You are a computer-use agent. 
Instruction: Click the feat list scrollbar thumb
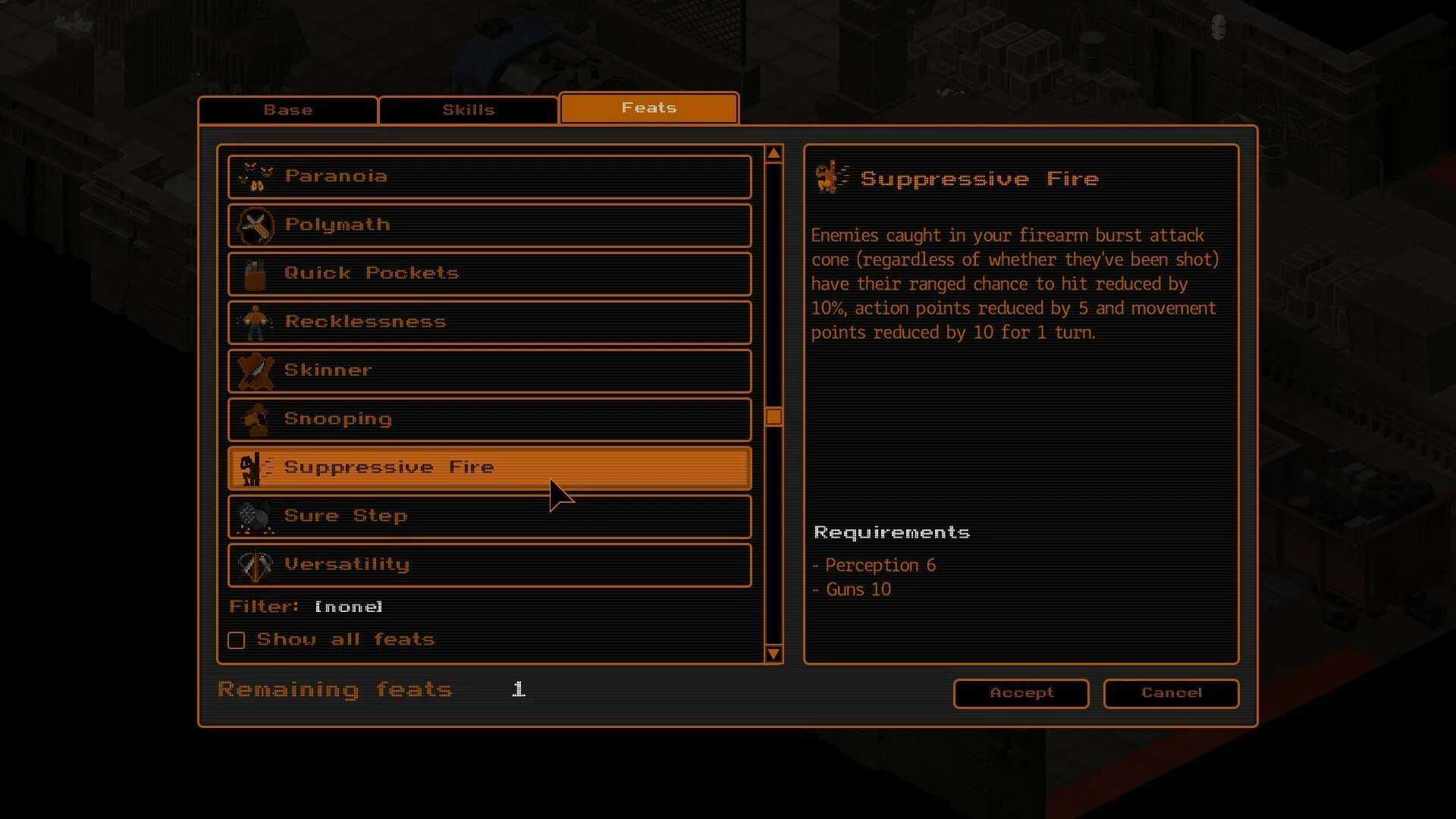(x=773, y=416)
